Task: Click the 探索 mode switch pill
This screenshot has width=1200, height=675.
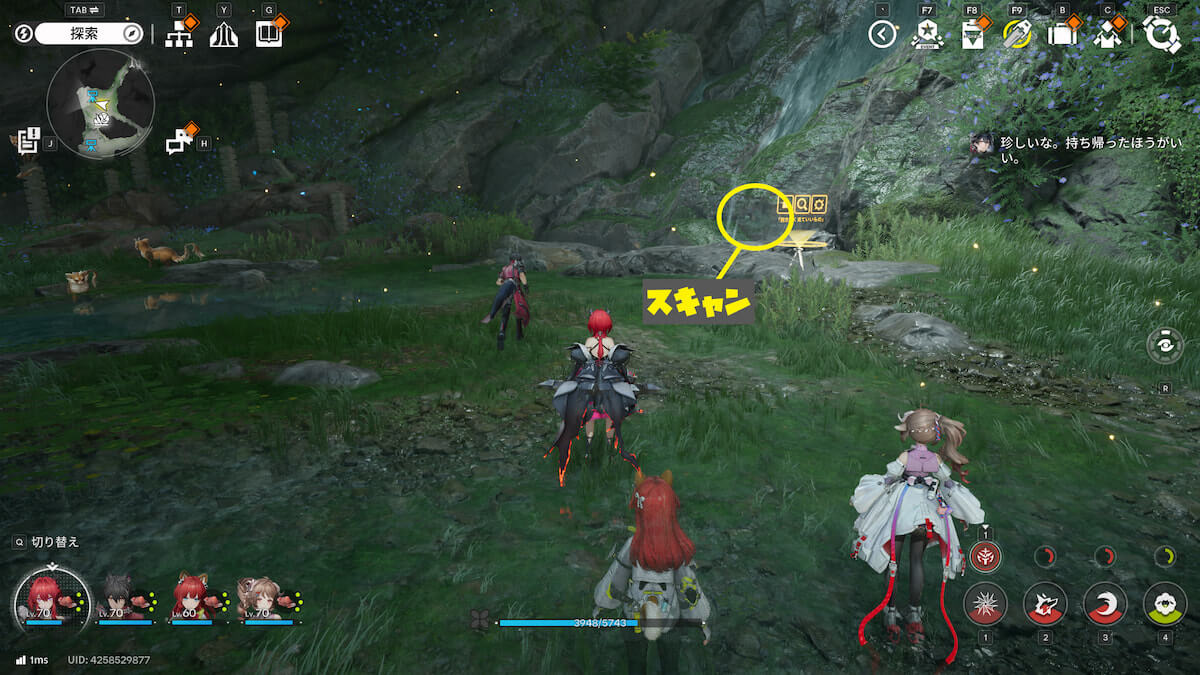Action: [90, 34]
